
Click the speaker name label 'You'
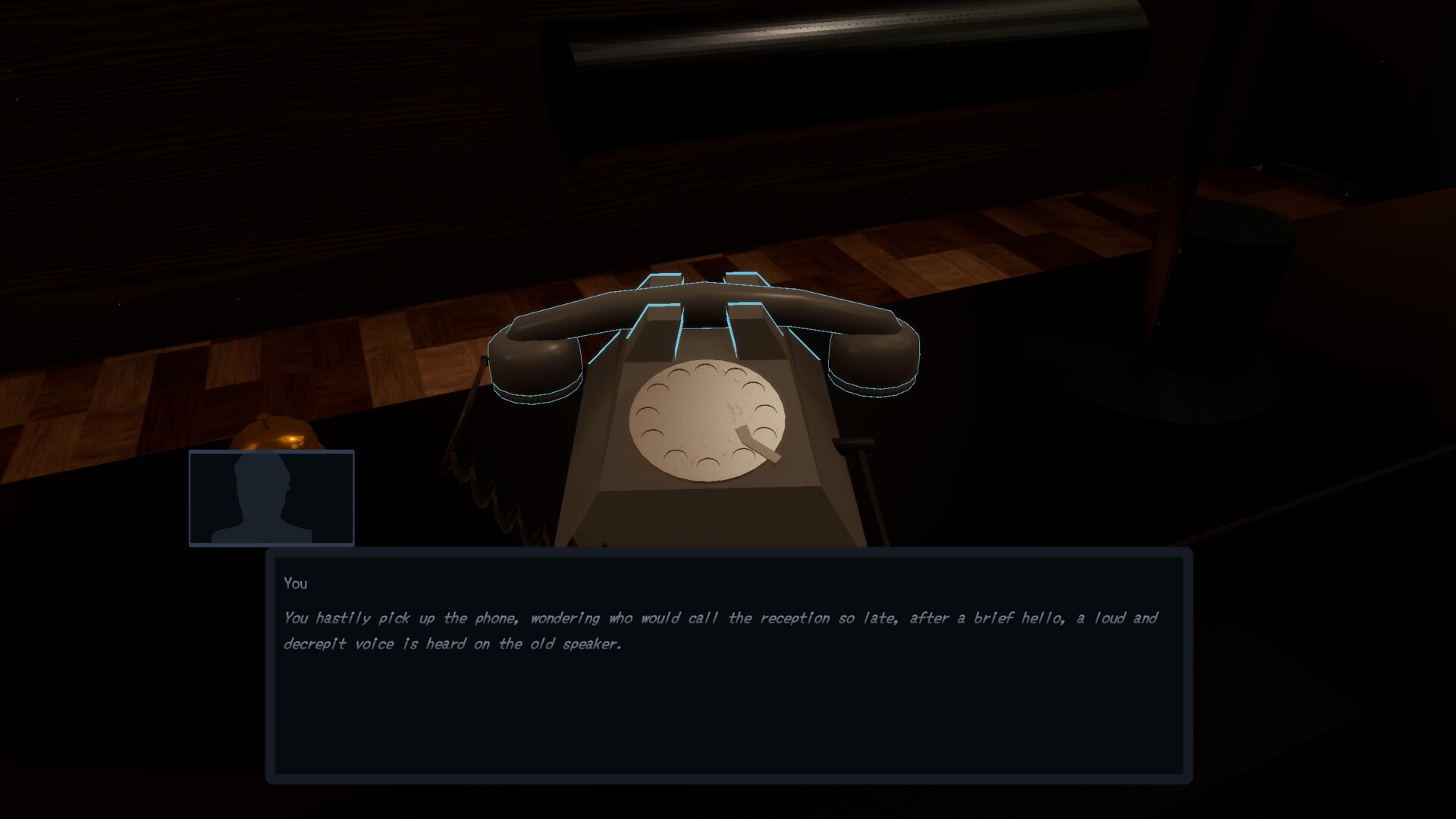pyautogui.click(x=297, y=583)
